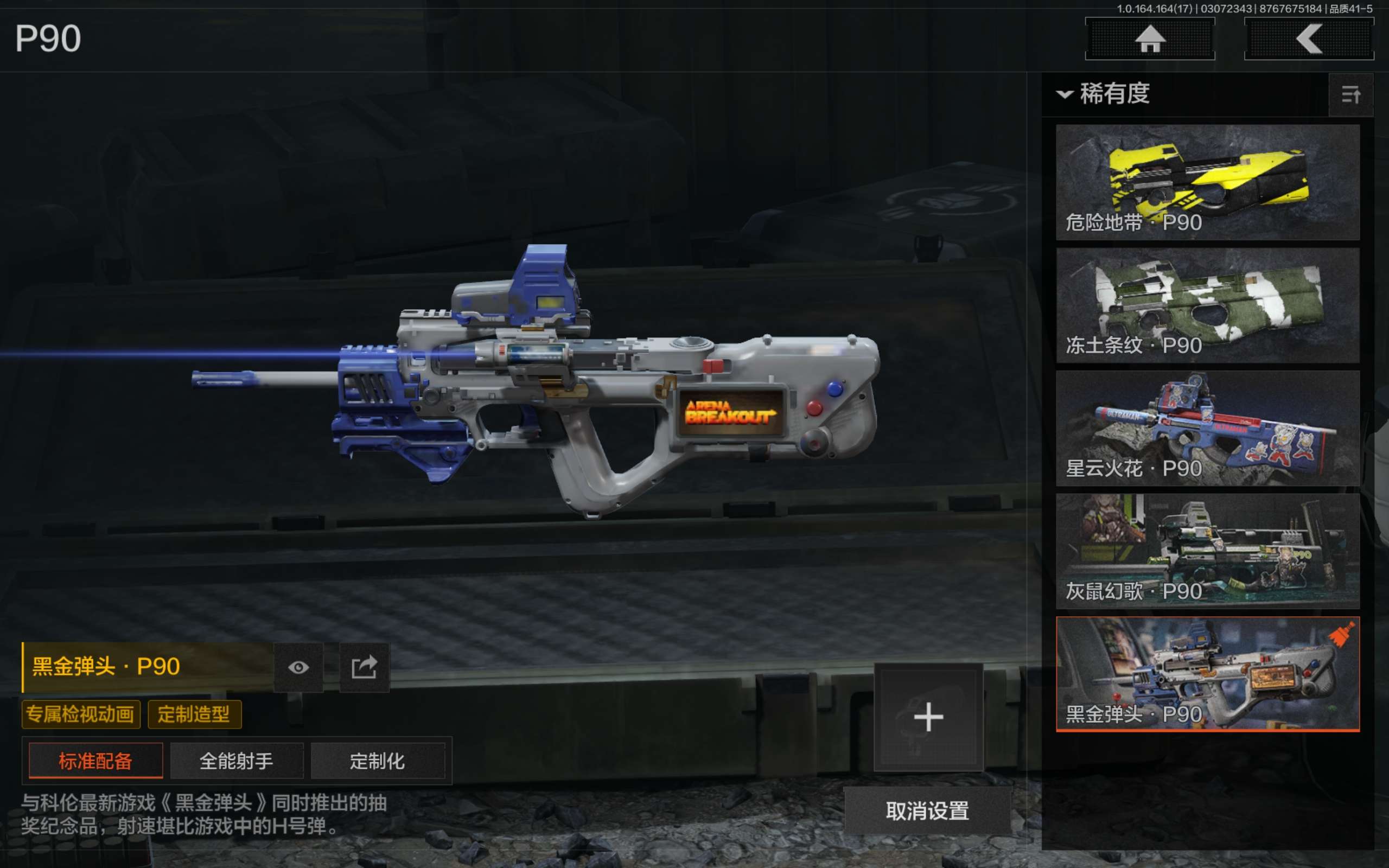
Task: Select the 危险地带 · P90 skin
Action: (x=1207, y=182)
